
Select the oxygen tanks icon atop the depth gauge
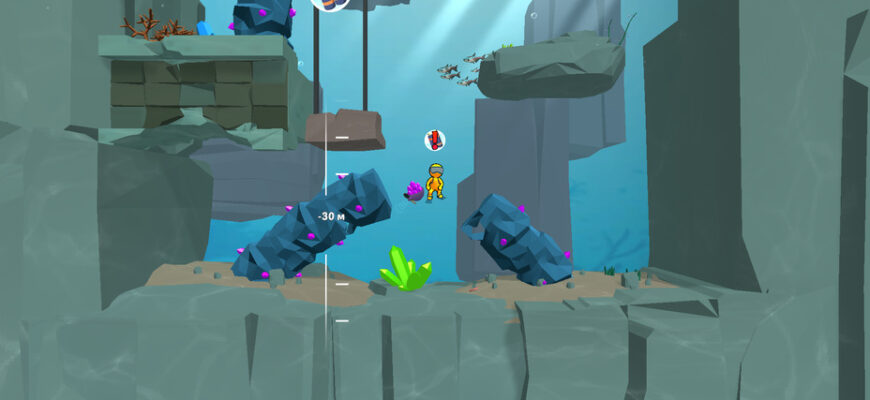[330, 3]
